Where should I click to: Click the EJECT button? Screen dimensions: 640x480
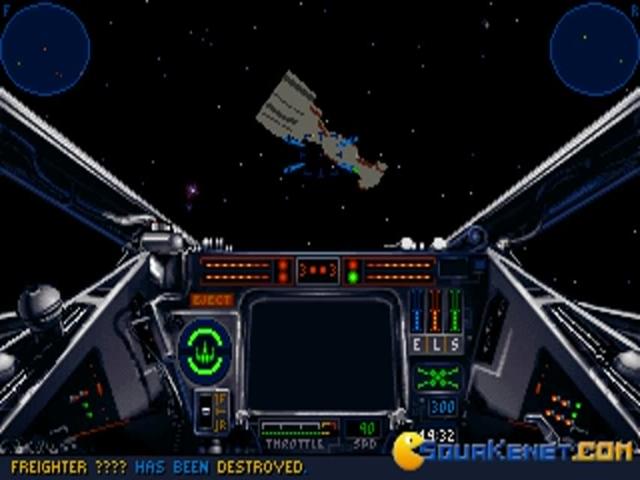tap(212, 299)
